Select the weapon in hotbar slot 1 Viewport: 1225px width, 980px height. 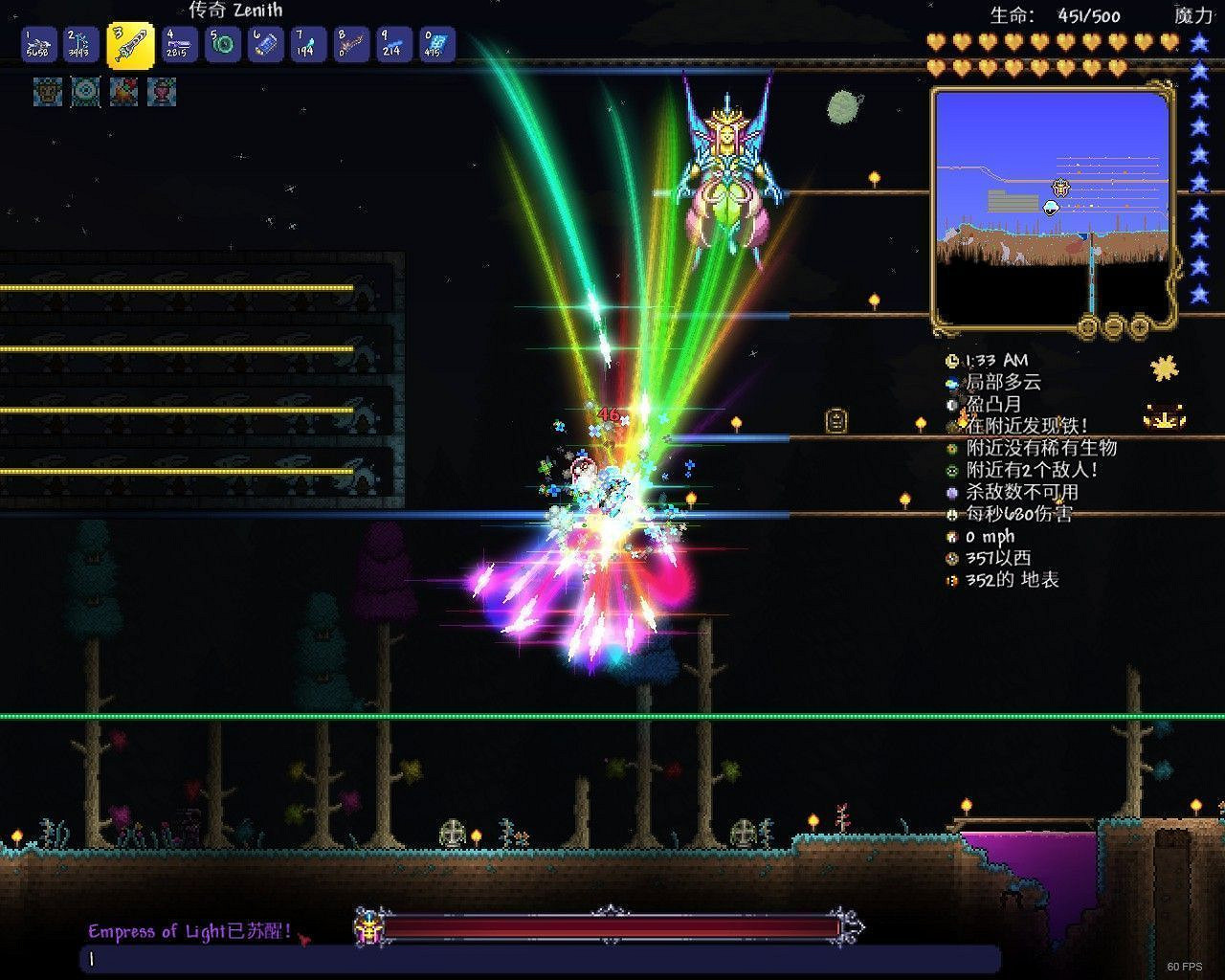[x=39, y=42]
